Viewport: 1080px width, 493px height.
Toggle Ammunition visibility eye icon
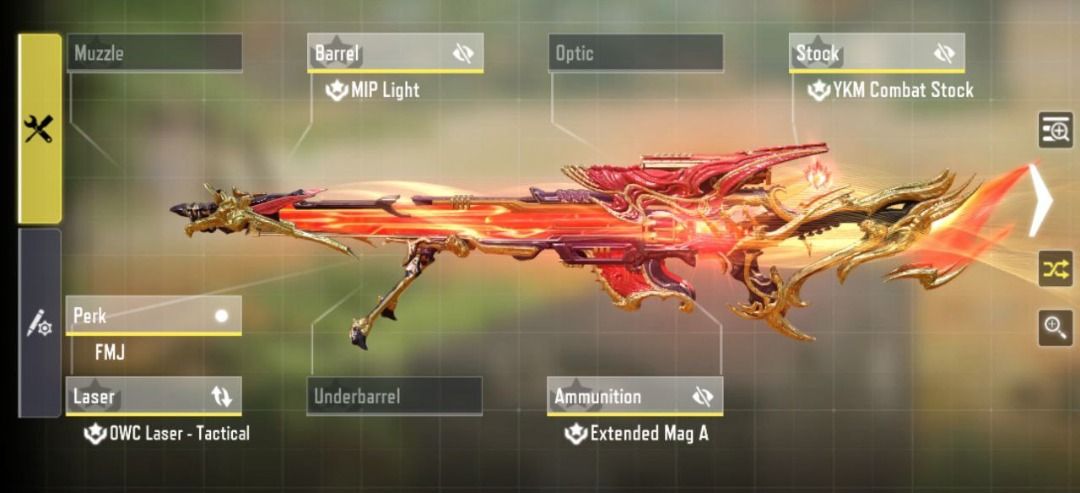tap(703, 397)
